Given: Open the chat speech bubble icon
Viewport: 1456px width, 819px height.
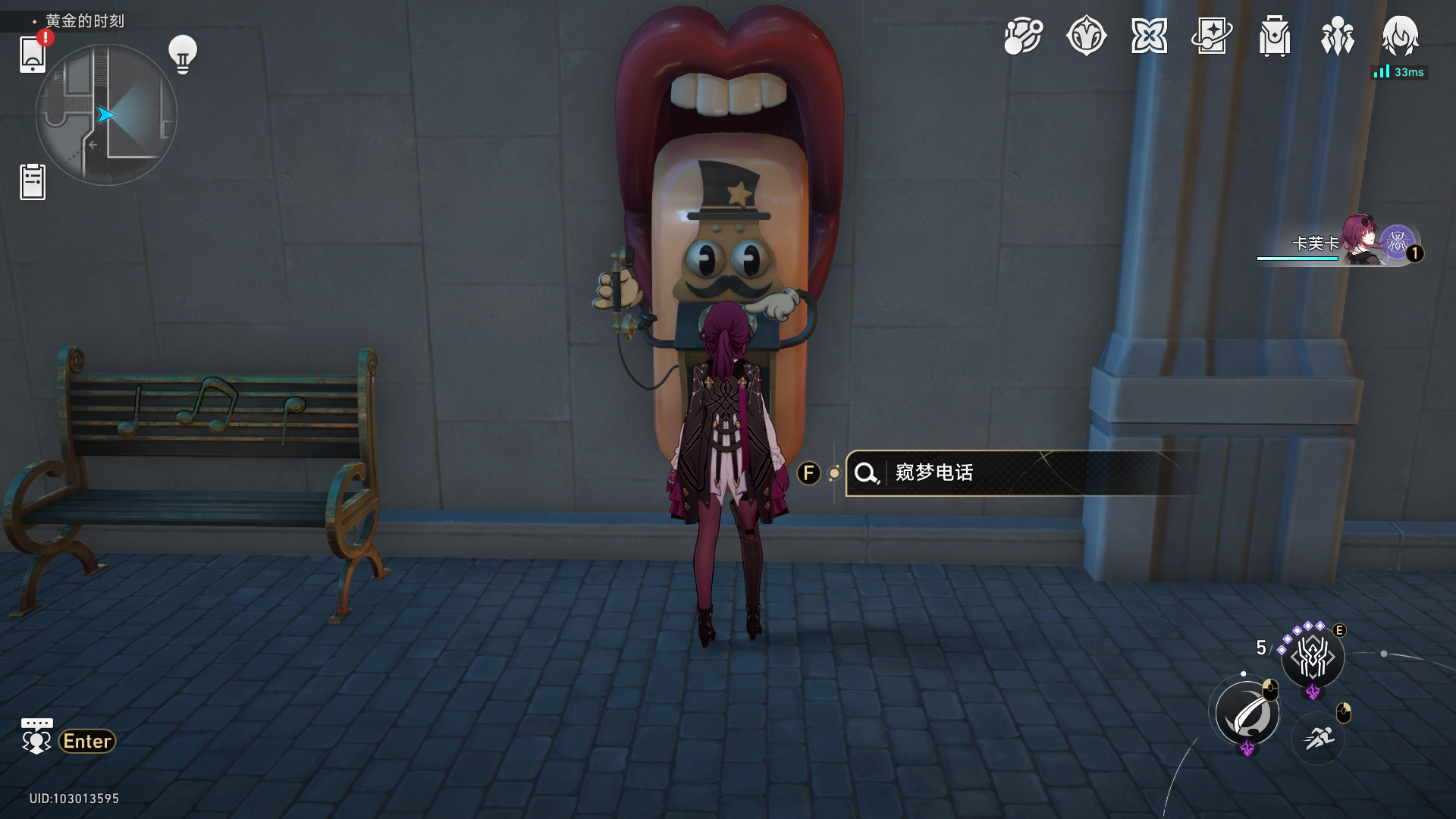Looking at the screenshot, I should (x=36, y=736).
